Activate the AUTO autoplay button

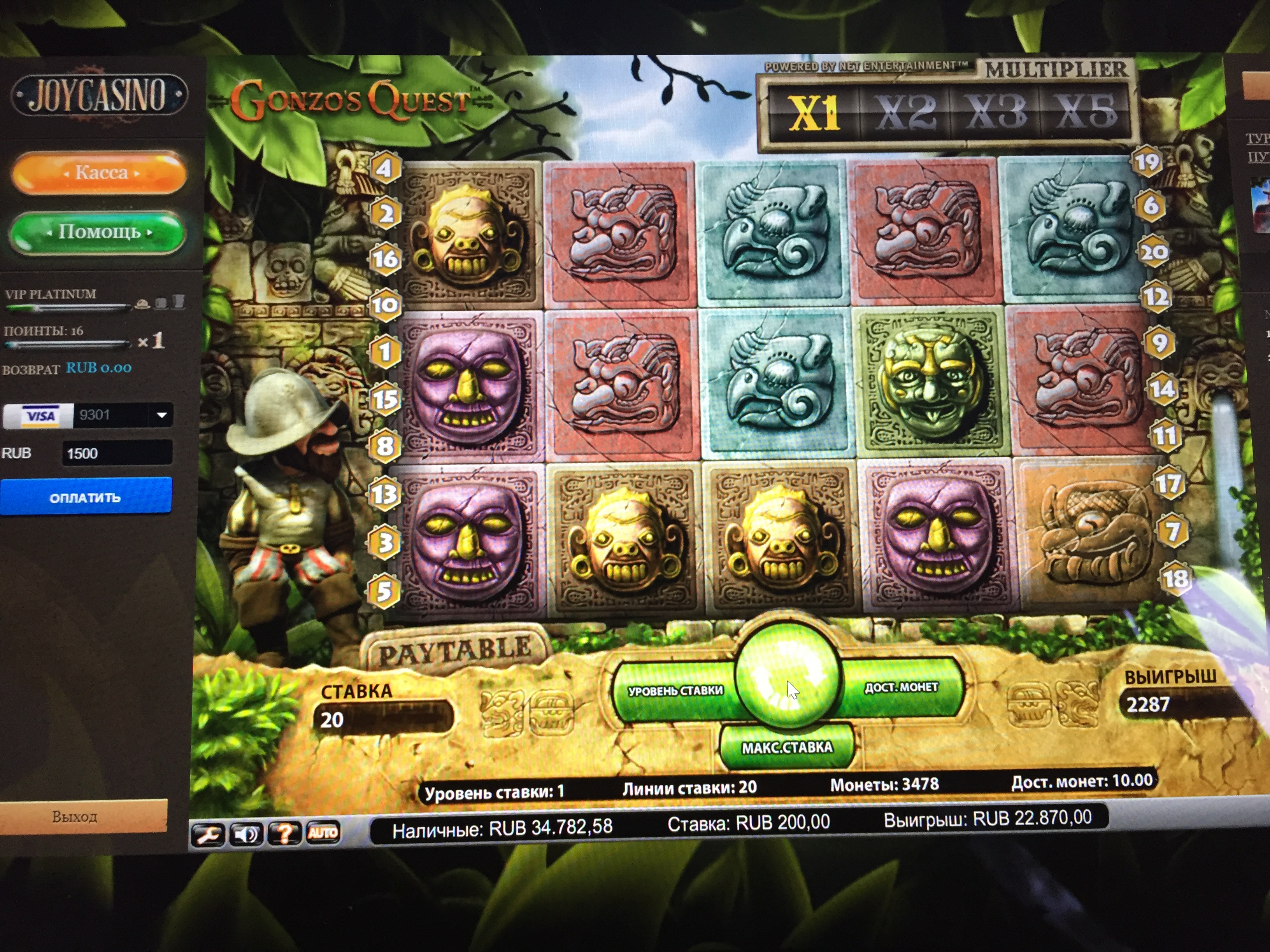point(323,832)
